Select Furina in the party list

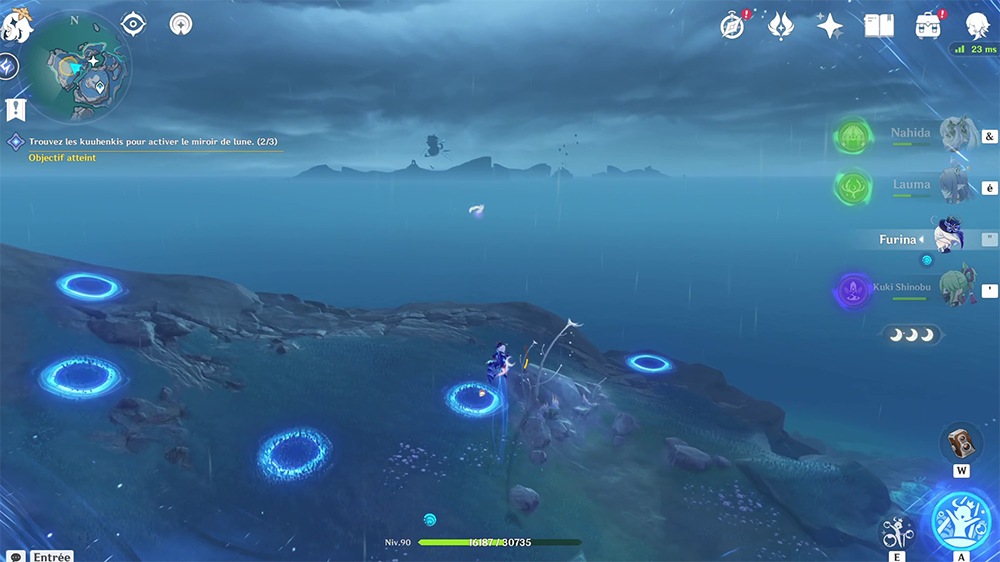912,239
